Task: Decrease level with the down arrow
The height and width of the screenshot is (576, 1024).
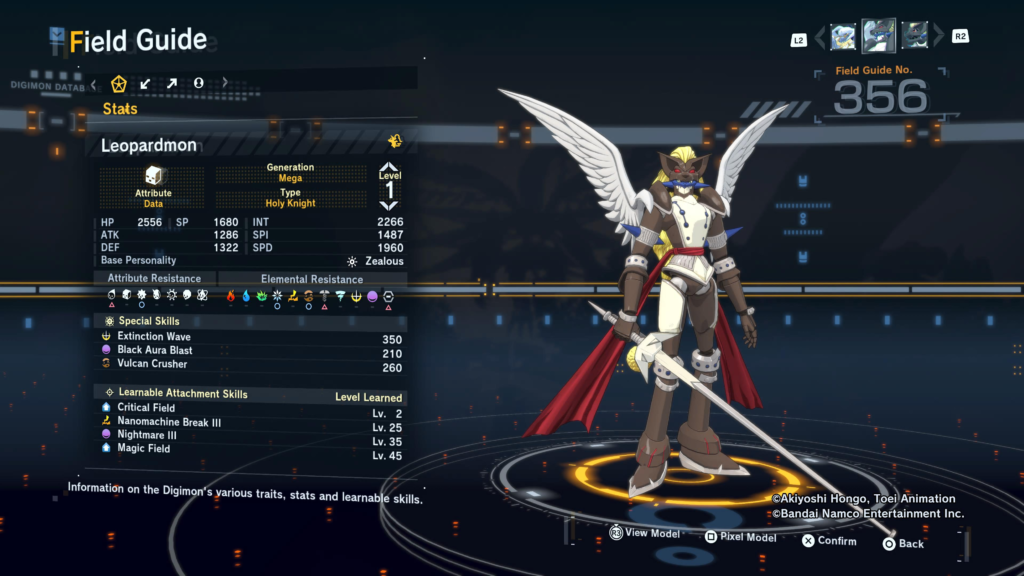Action: click(389, 205)
